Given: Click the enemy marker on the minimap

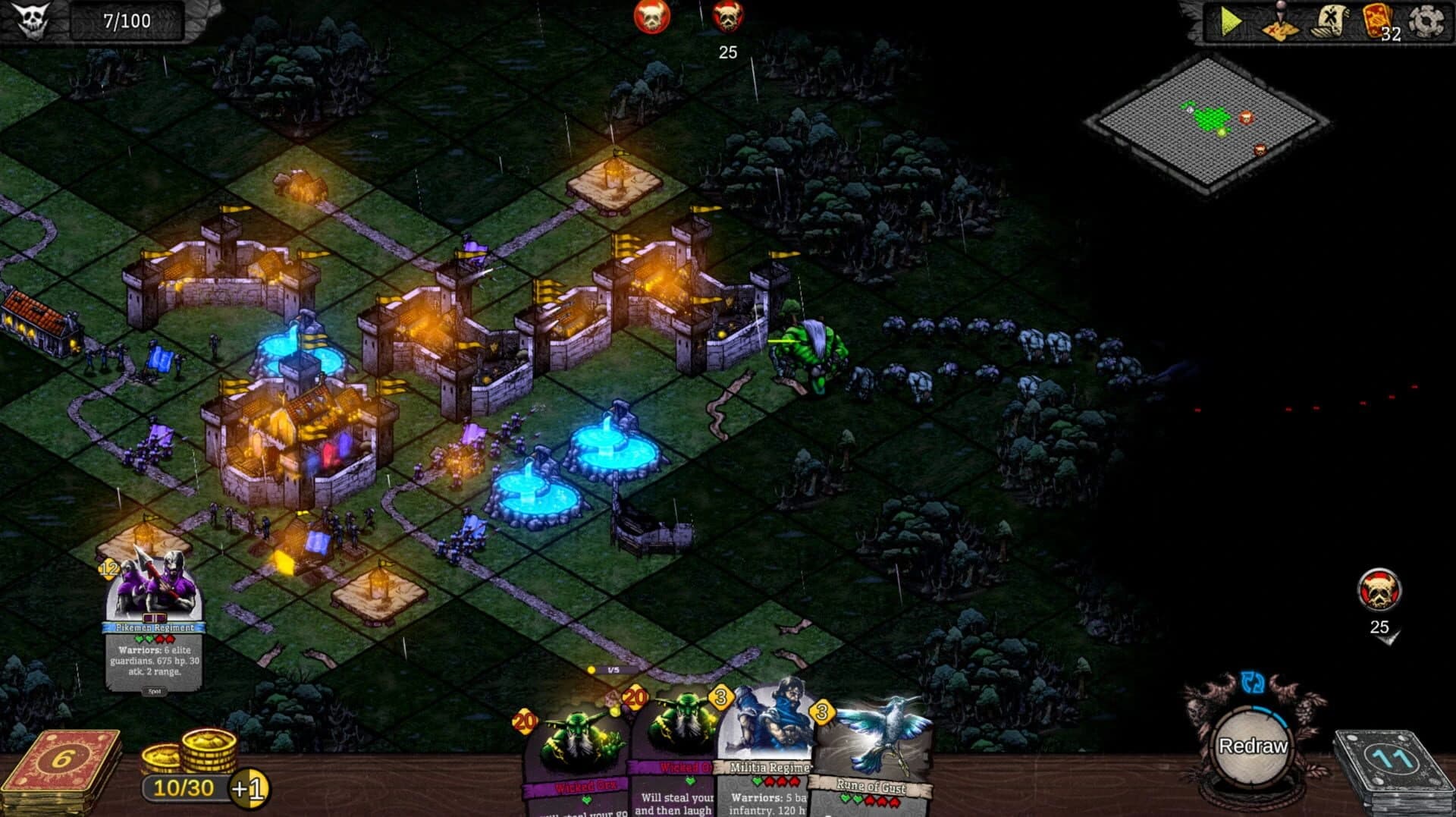Looking at the screenshot, I should click(x=1247, y=118).
